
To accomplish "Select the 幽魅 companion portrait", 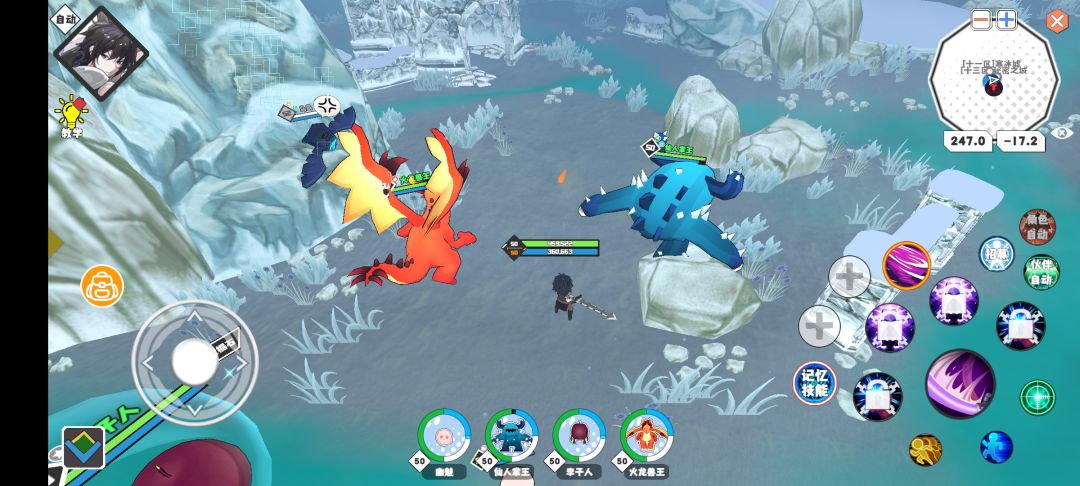I will [444, 435].
